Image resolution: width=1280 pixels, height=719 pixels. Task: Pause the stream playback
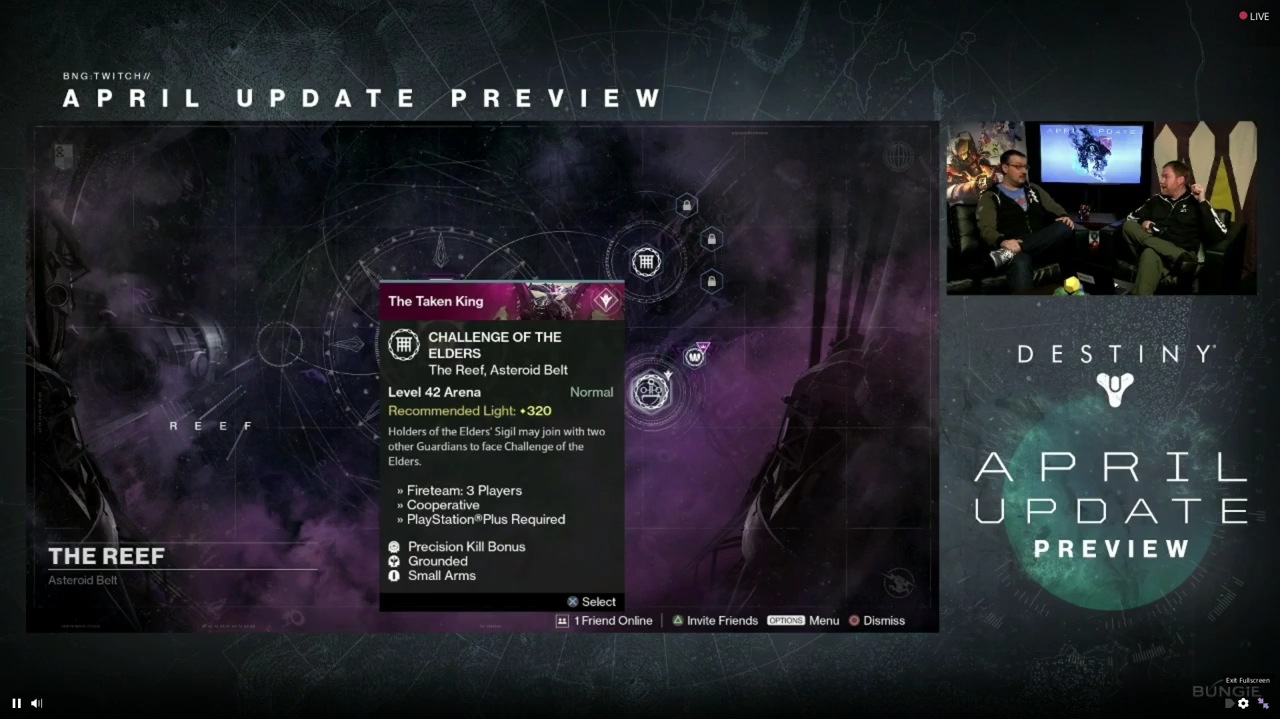click(x=16, y=703)
